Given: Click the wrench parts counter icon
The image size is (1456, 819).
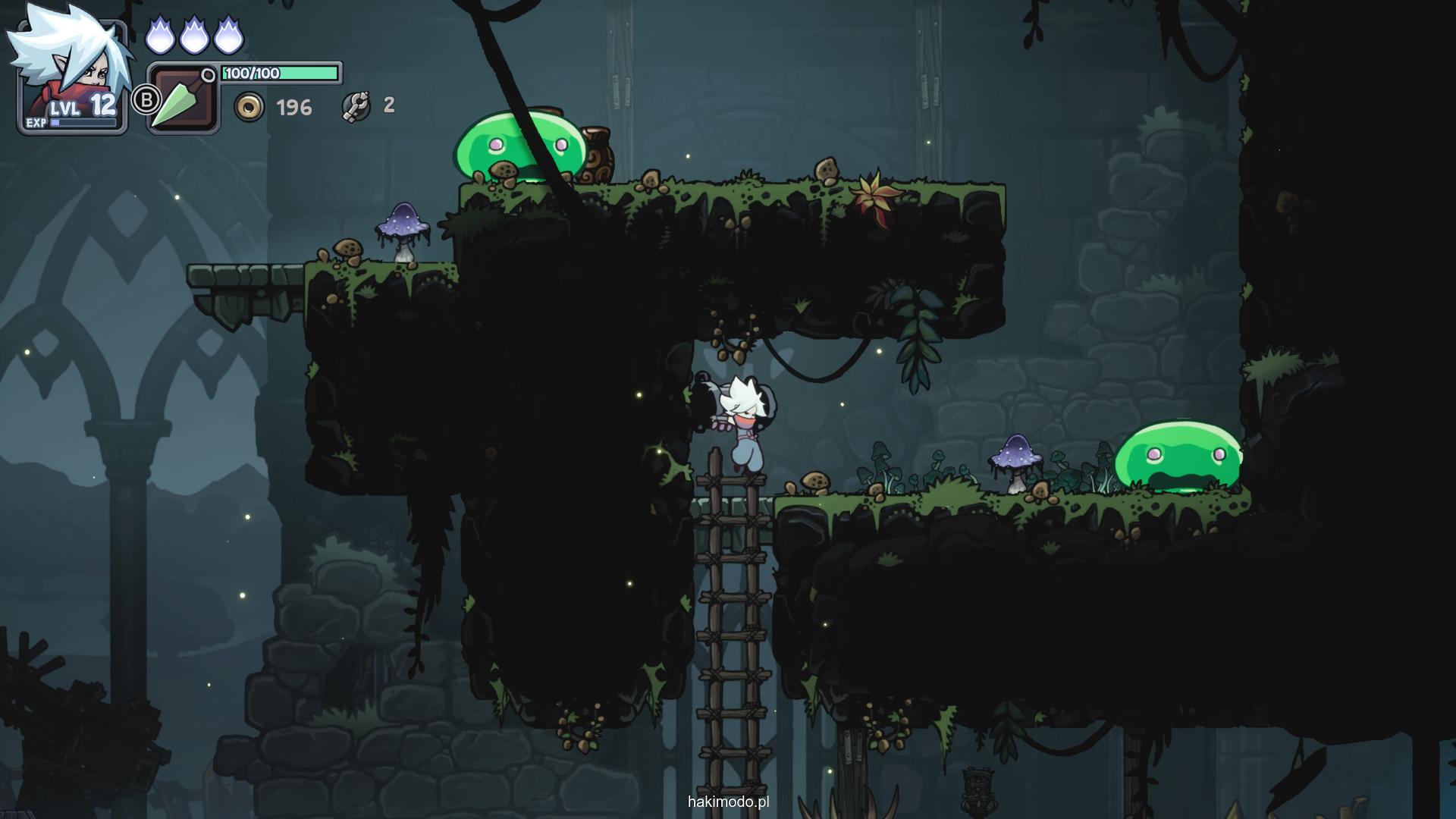Looking at the screenshot, I should point(356,106).
